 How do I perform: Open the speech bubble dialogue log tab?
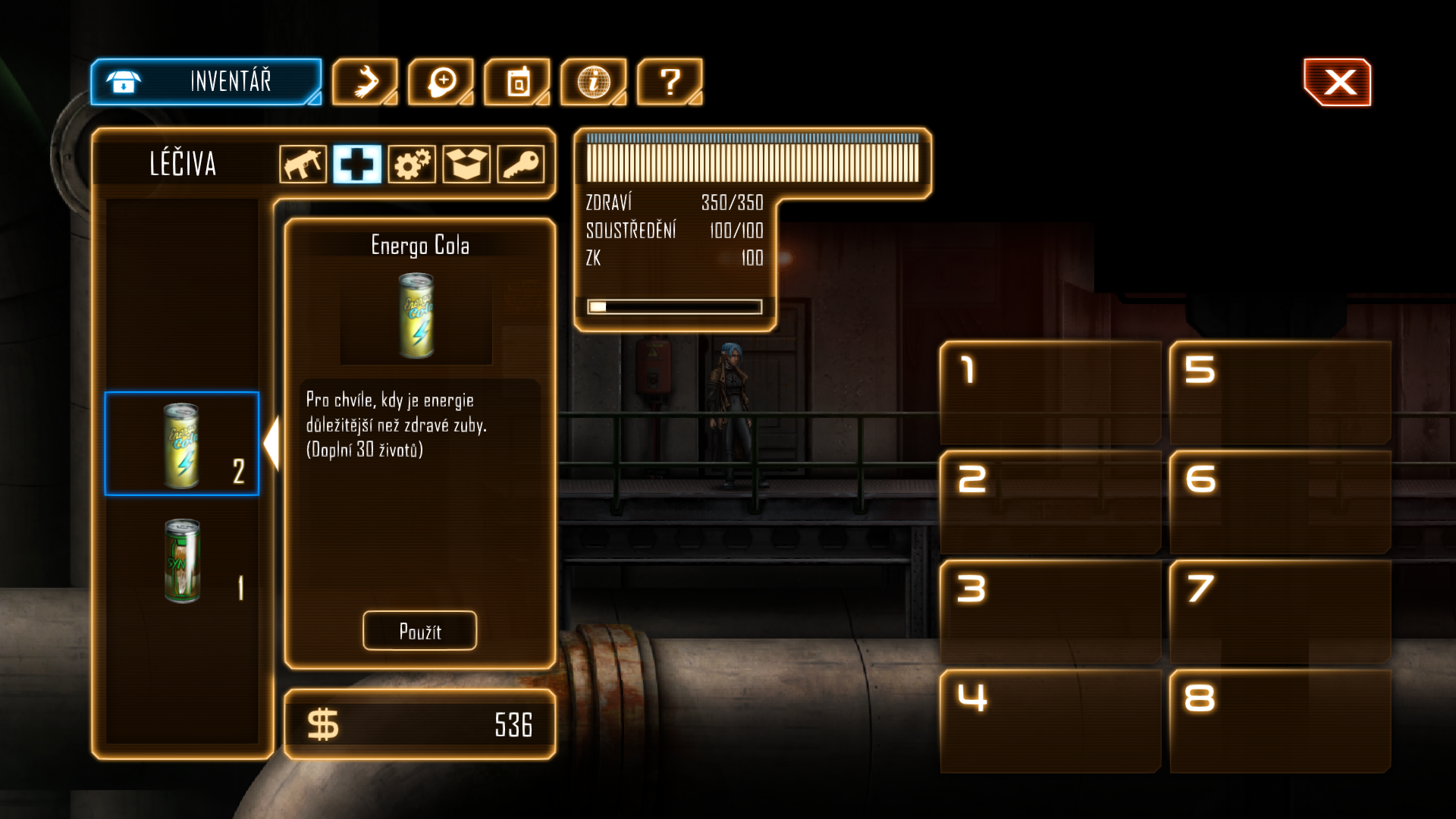click(x=441, y=82)
